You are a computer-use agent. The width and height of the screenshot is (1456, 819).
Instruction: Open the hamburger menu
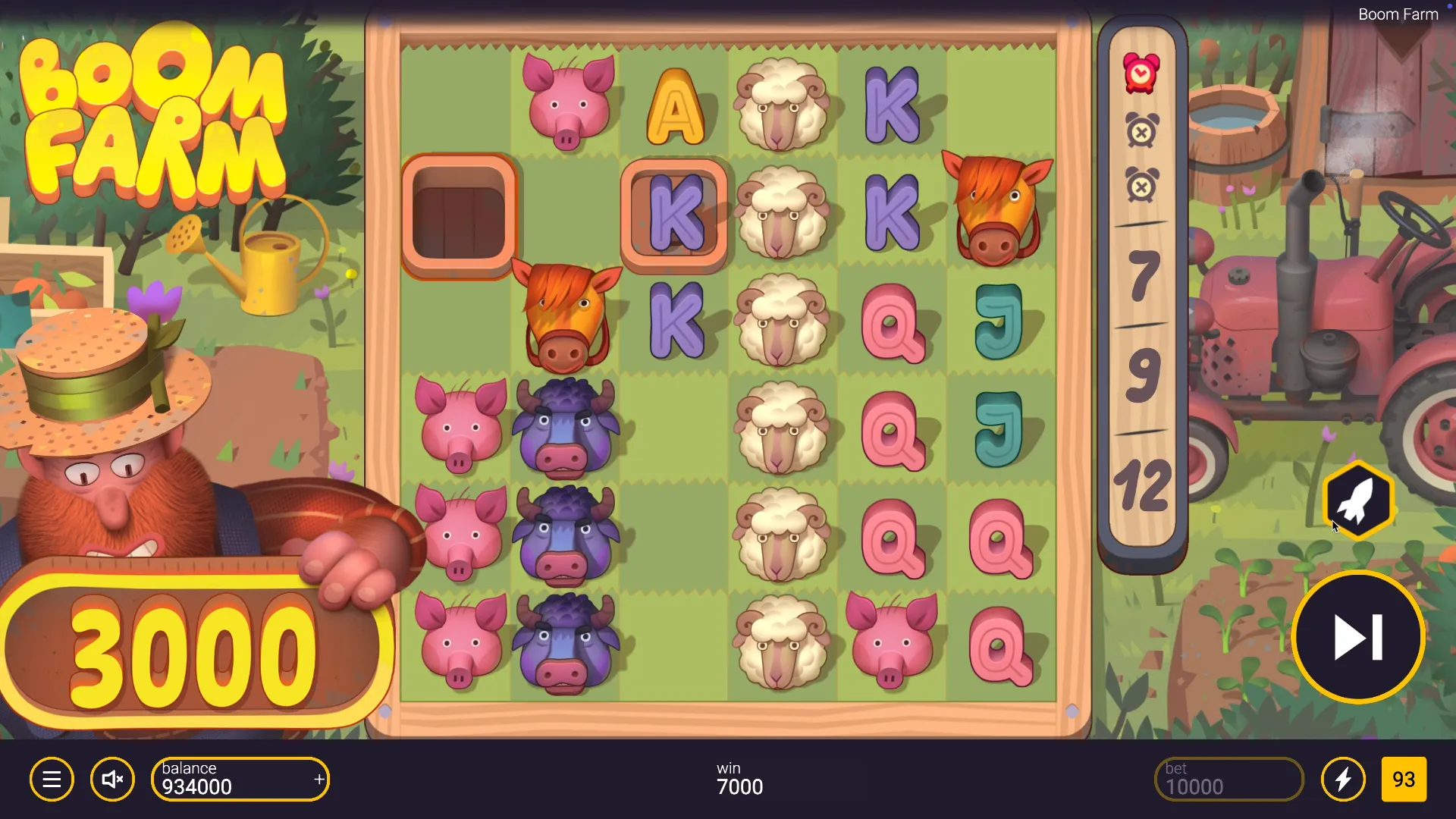click(x=52, y=780)
